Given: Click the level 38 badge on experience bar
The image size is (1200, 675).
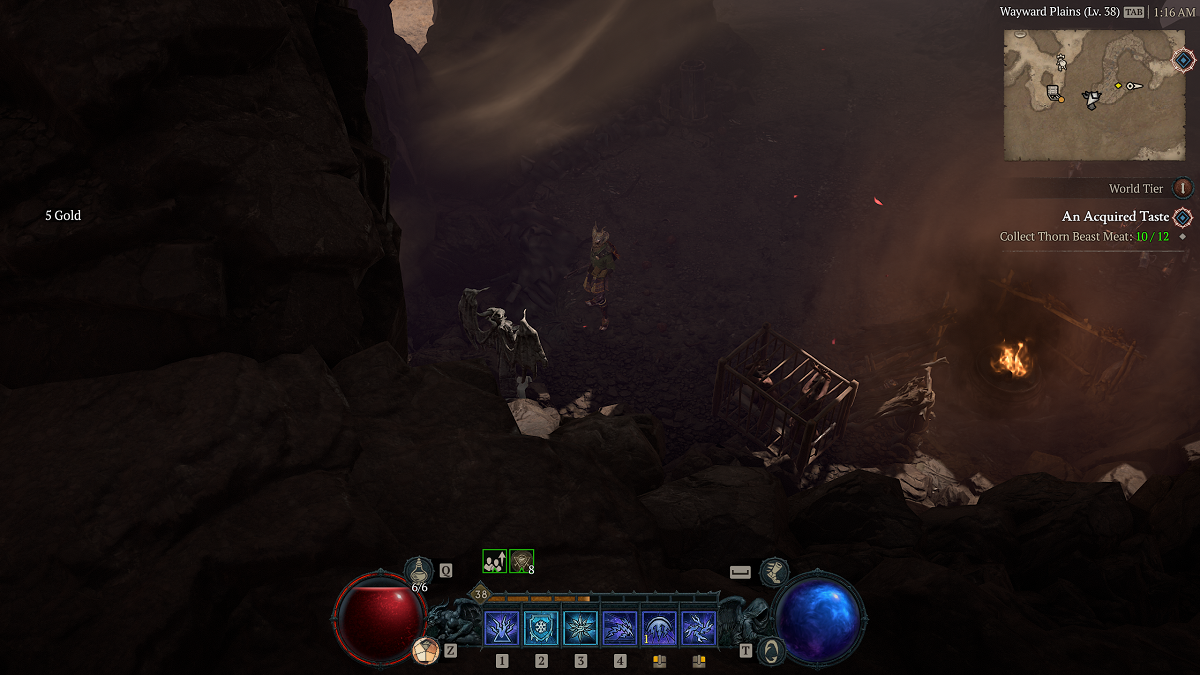Looking at the screenshot, I should 481,595.
